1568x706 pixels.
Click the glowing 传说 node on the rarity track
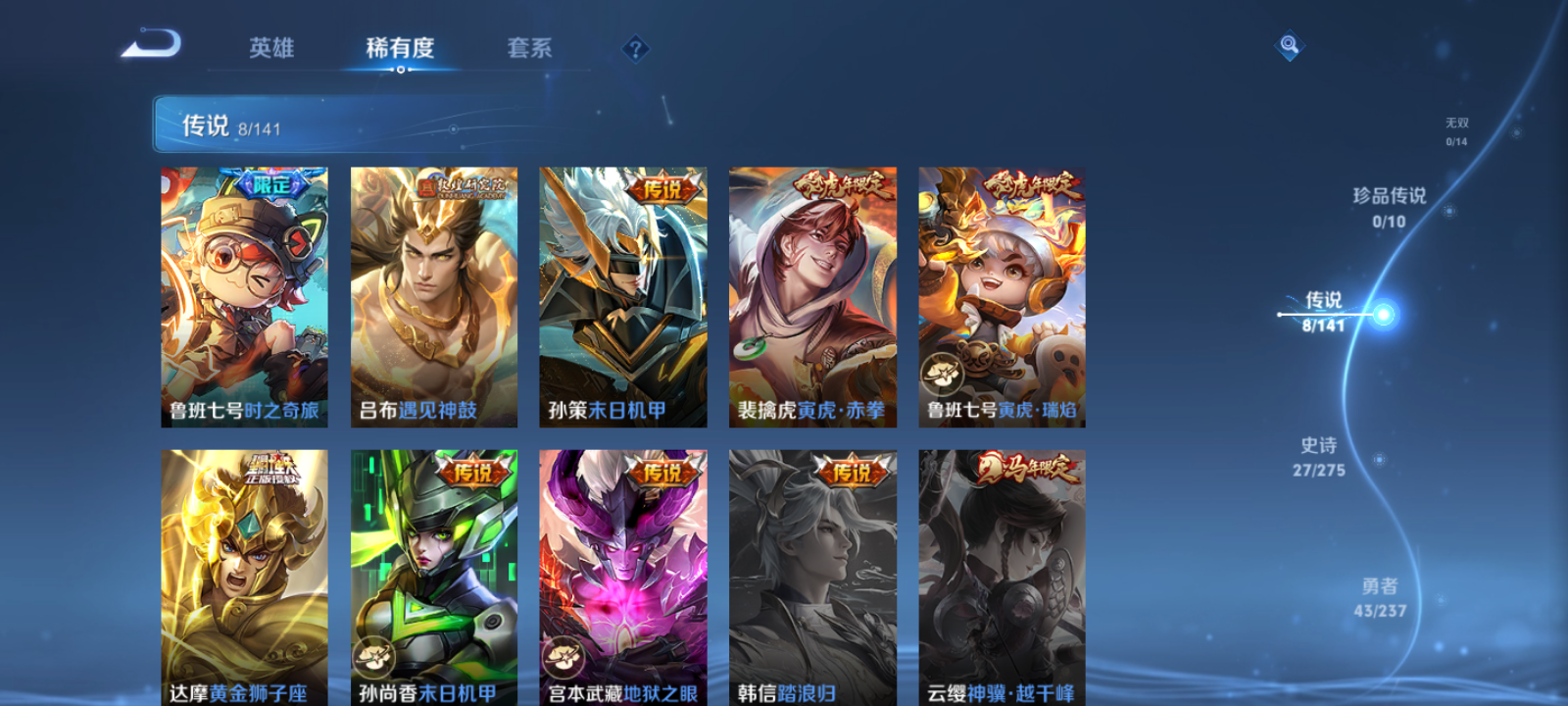pos(1383,314)
